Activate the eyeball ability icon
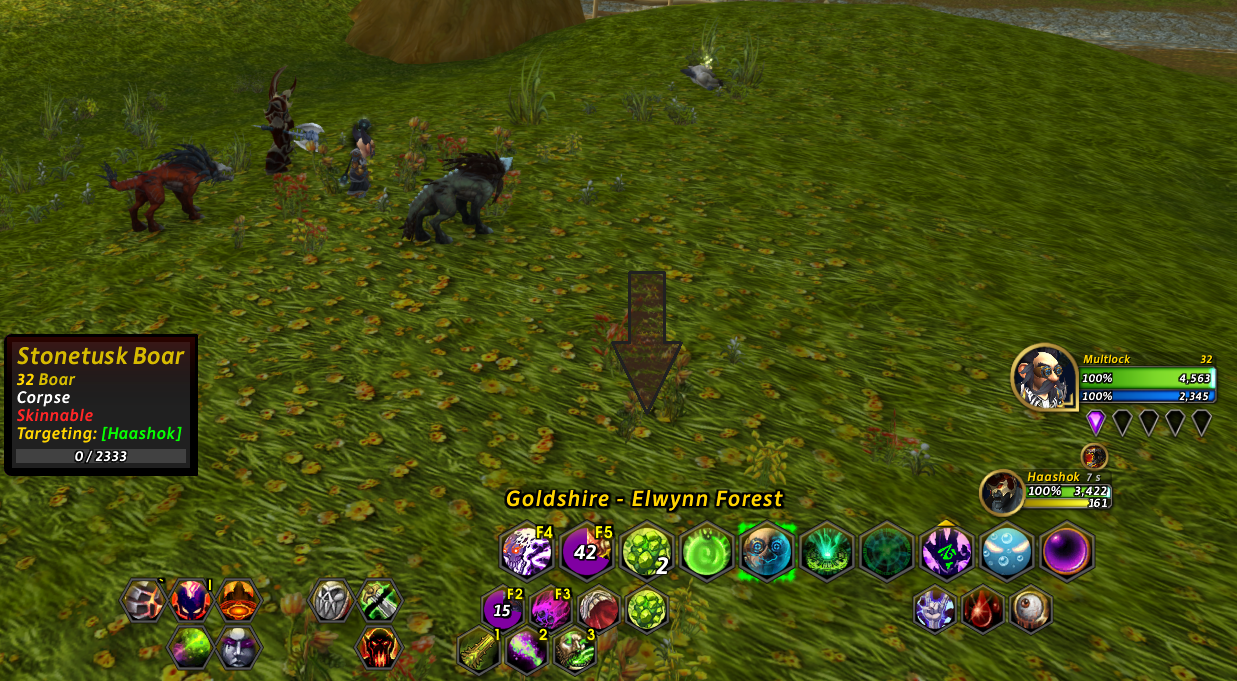Viewport: 1237px width, 681px height. point(1031,609)
